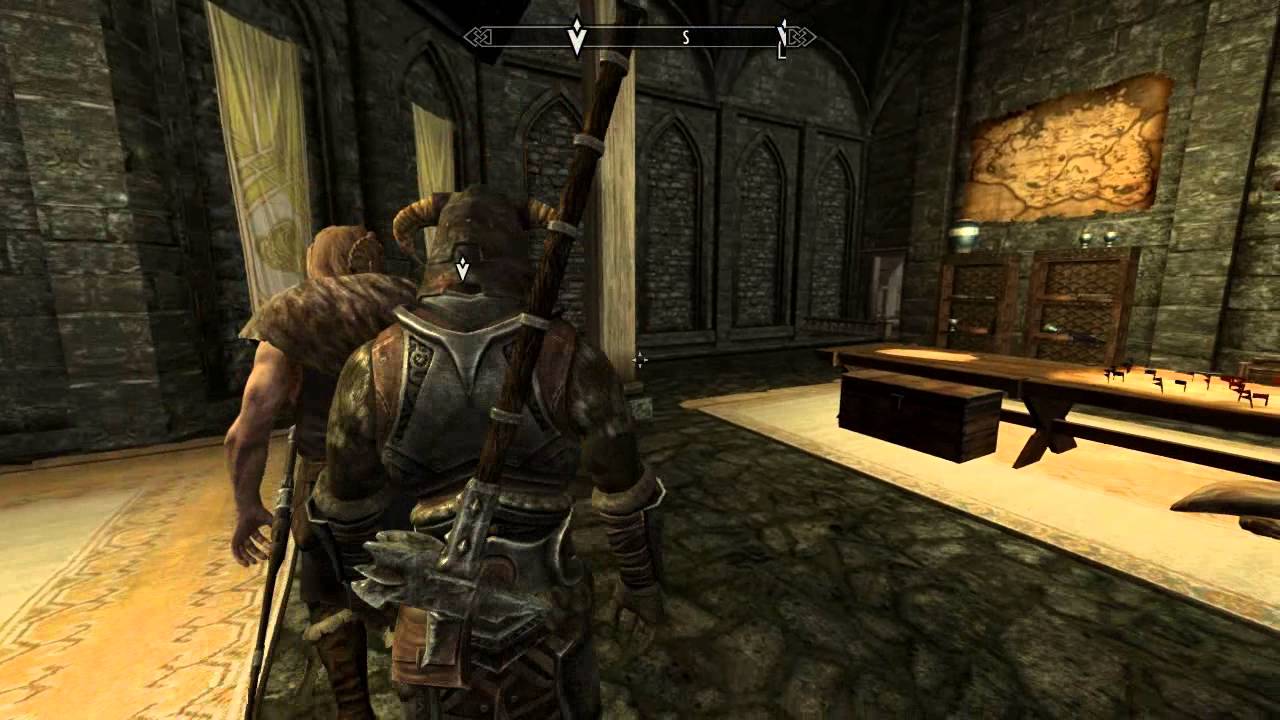Select the floating quest marker arrow over the helmet
Image resolution: width=1280 pixels, height=720 pixels.
pyautogui.click(x=462, y=268)
